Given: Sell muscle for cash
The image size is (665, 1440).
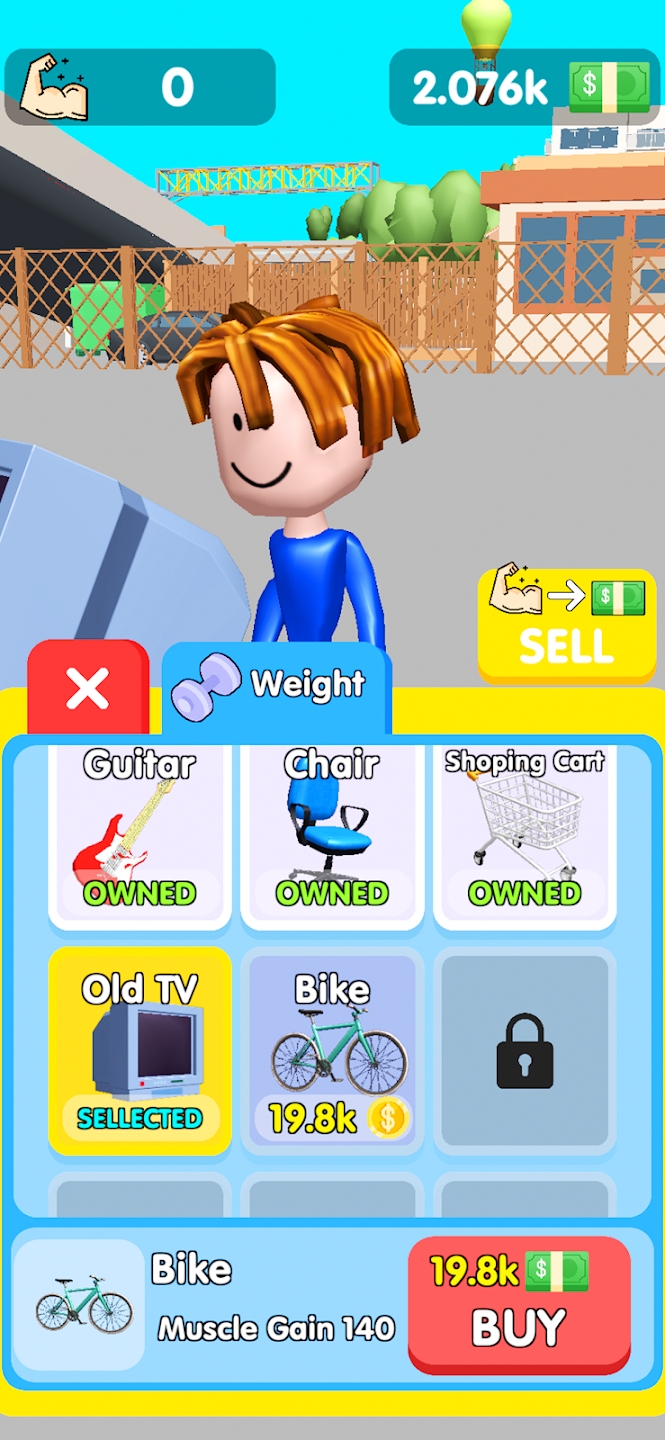Looking at the screenshot, I should (566, 624).
